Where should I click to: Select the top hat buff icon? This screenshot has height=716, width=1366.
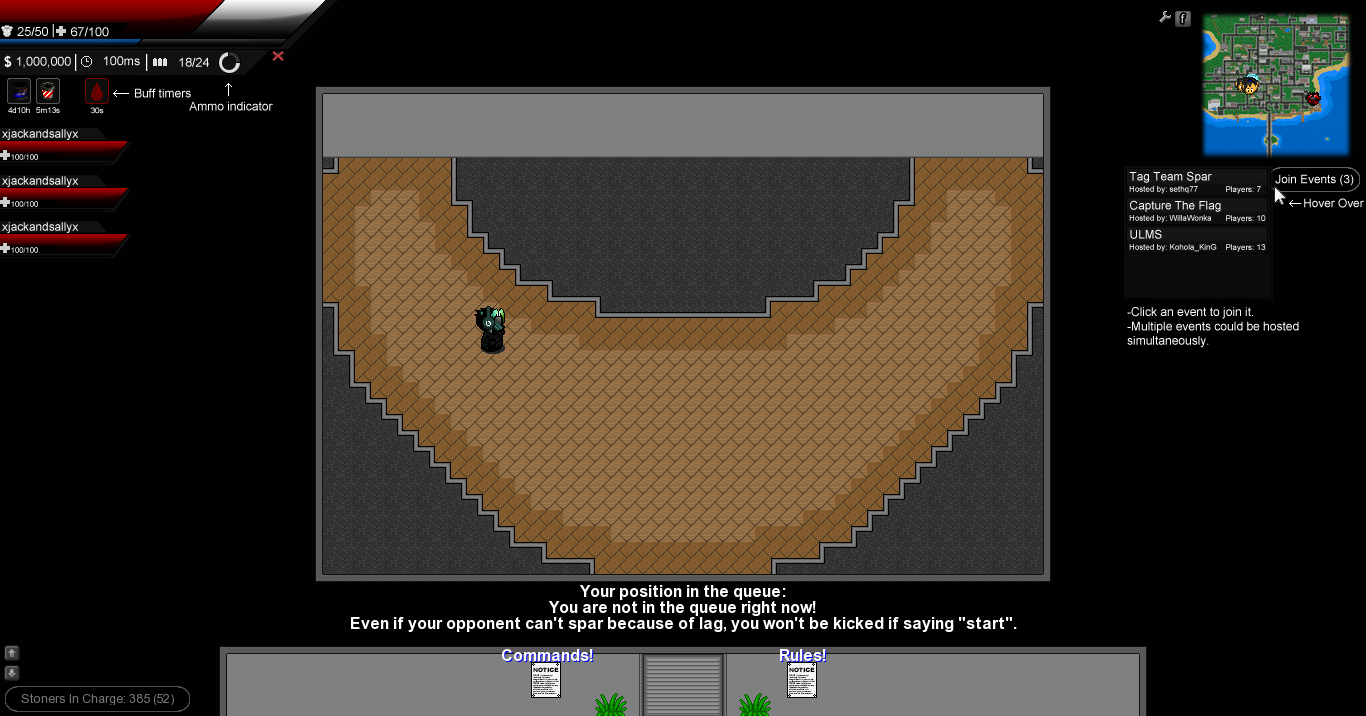[19, 92]
